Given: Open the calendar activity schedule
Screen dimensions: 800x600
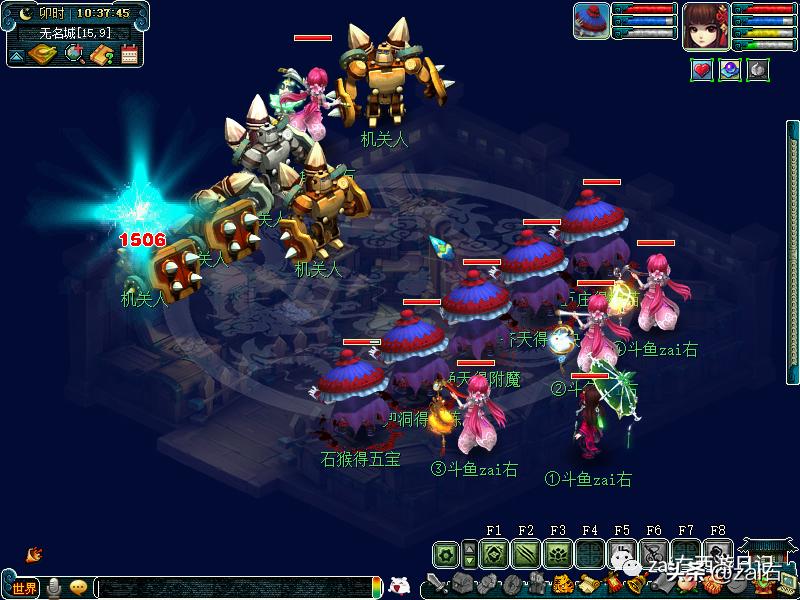Looking at the screenshot, I should click(129, 55).
